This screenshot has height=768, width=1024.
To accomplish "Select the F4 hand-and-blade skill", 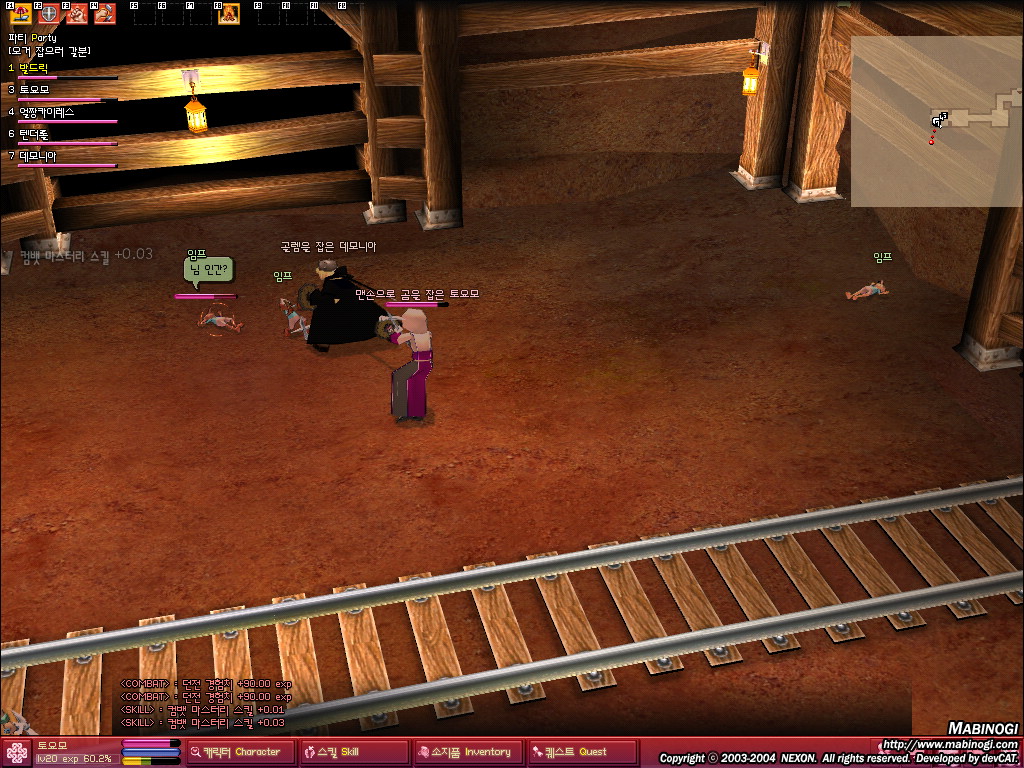I will [x=104, y=14].
